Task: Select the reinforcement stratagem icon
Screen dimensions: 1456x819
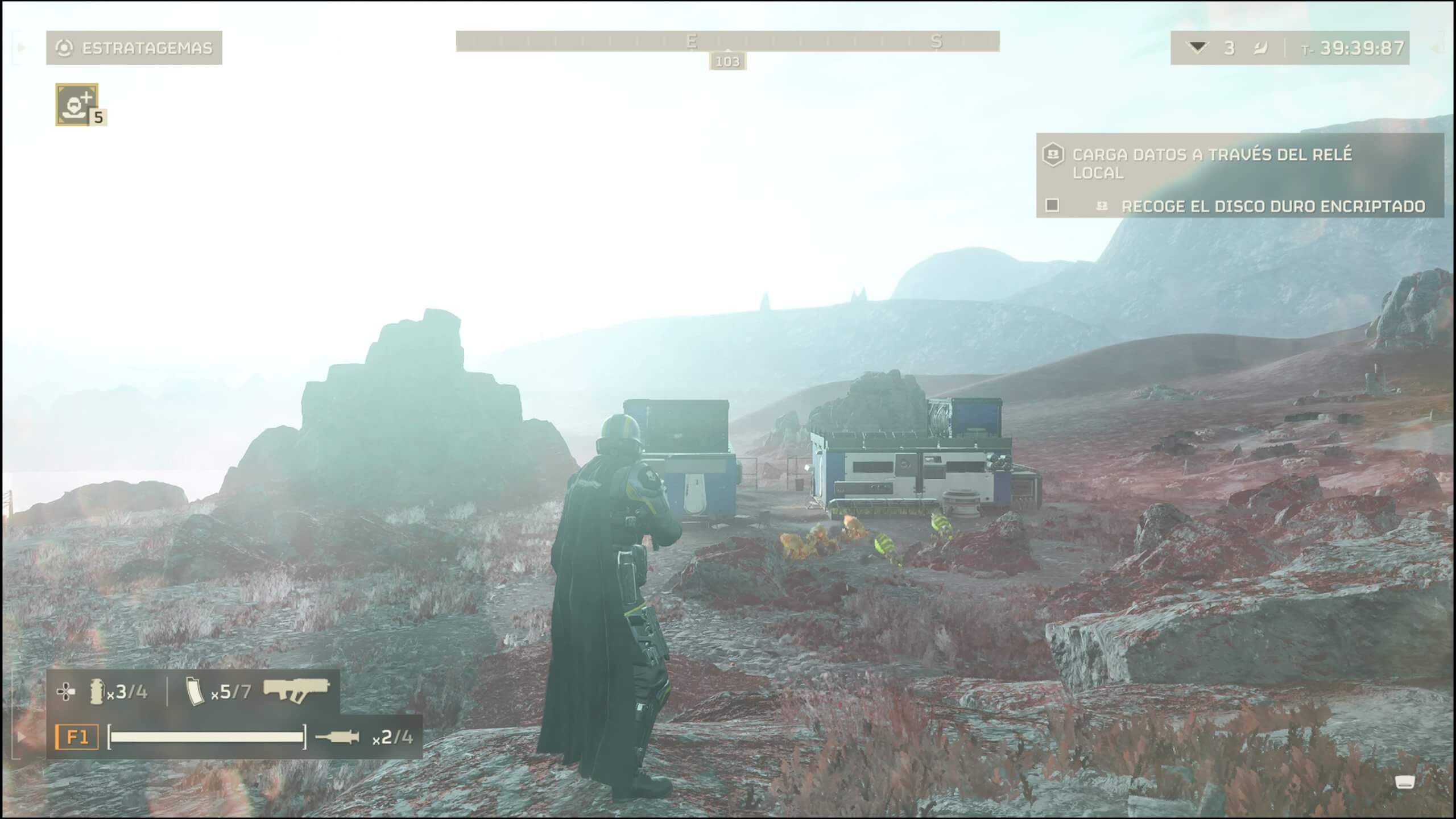Action: click(x=77, y=104)
